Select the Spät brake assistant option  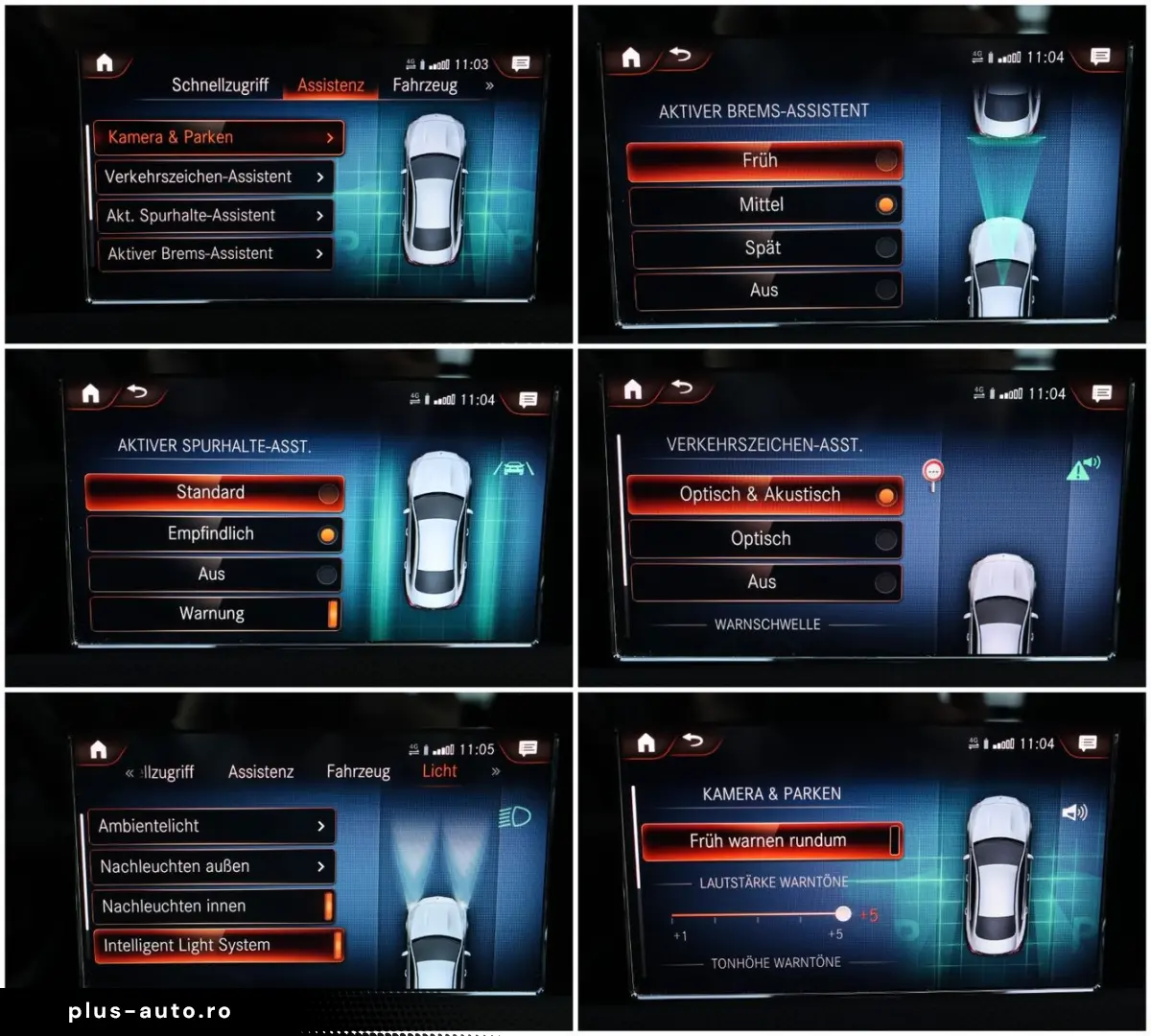pos(764,247)
